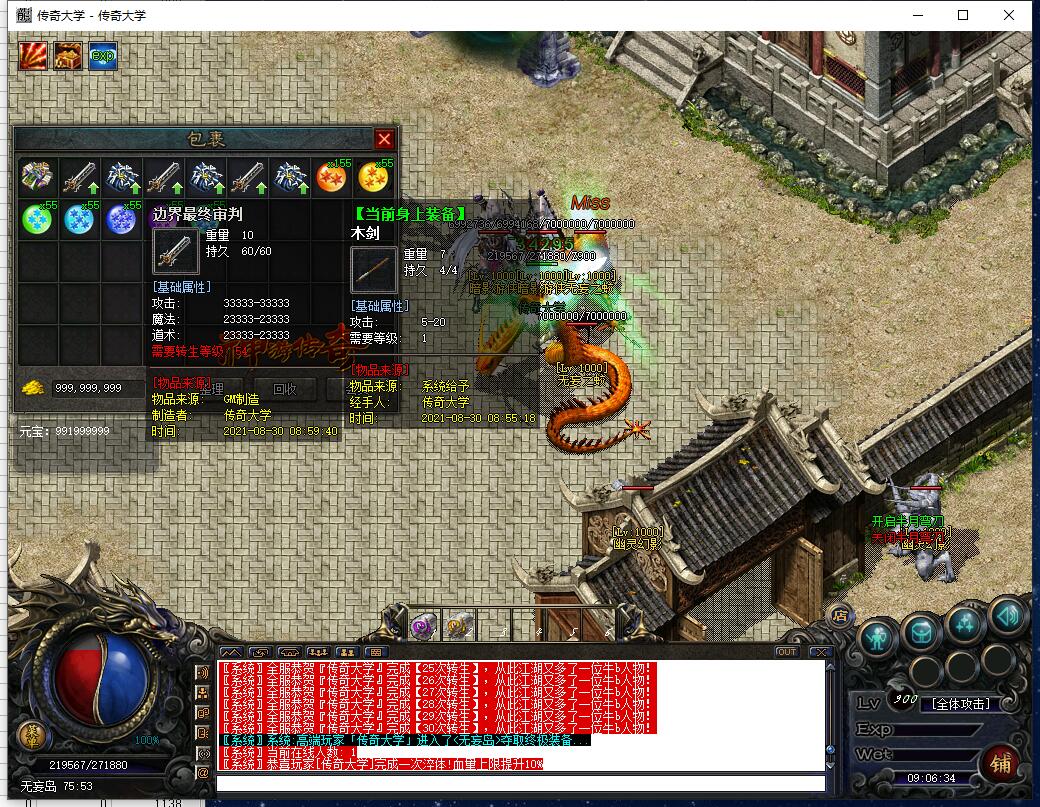Use the purple scroll hotbar item
The width and height of the screenshot is (1040, 807).
pyautogui.click(x=422, y=626)
